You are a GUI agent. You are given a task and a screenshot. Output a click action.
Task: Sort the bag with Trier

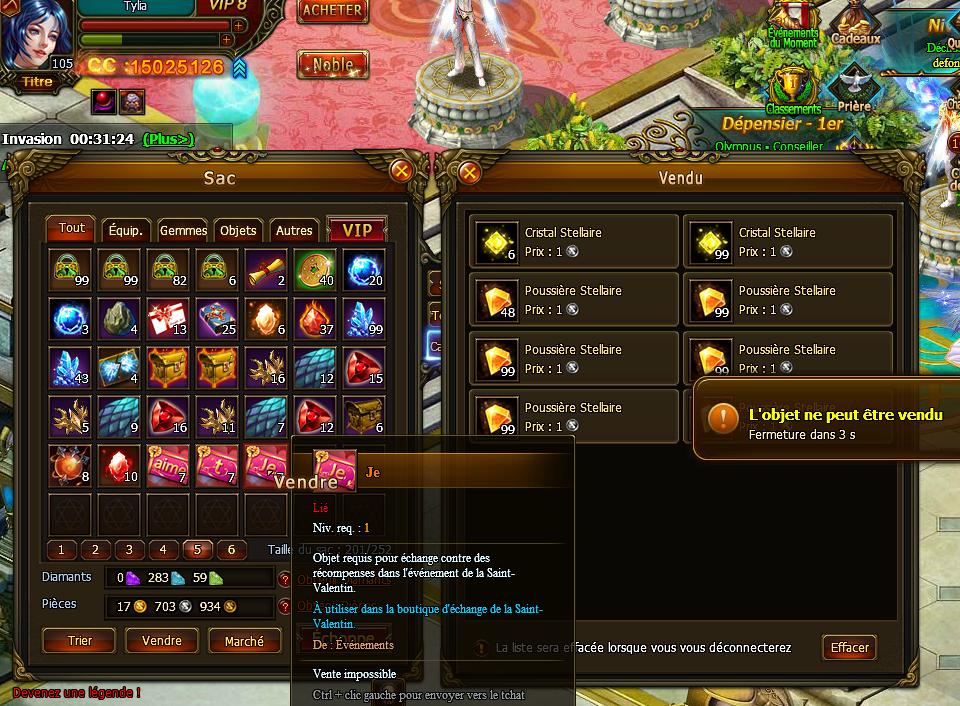79,641
